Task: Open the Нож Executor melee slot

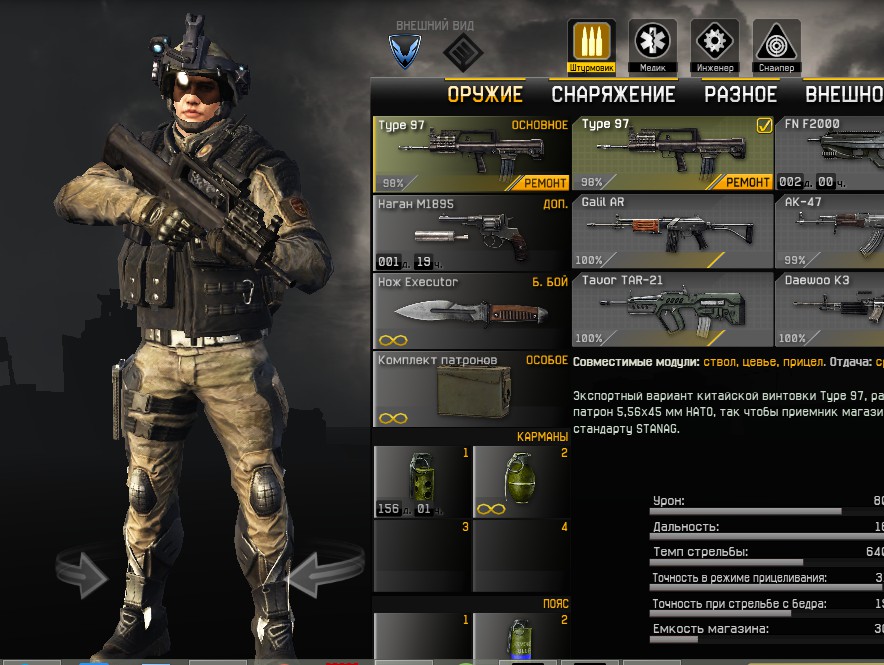Action: pyautogui.click(x=471, y=311)
